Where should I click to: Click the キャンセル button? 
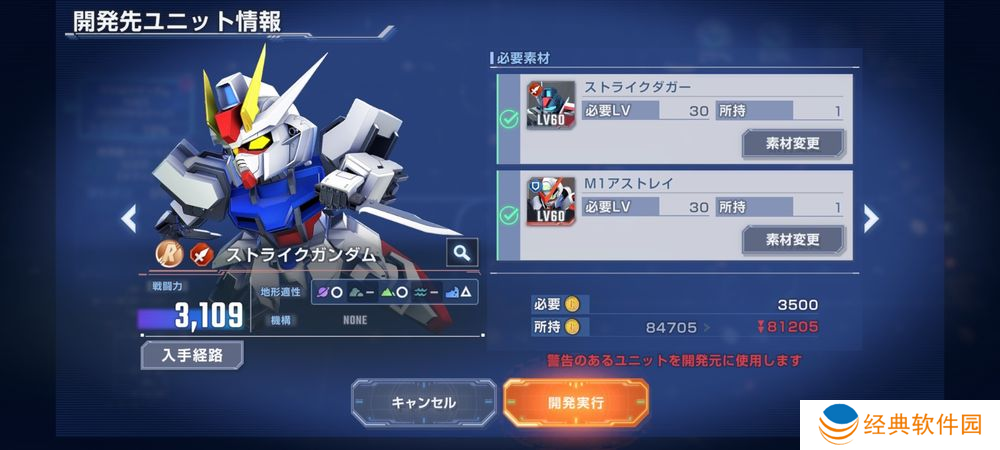423,402
